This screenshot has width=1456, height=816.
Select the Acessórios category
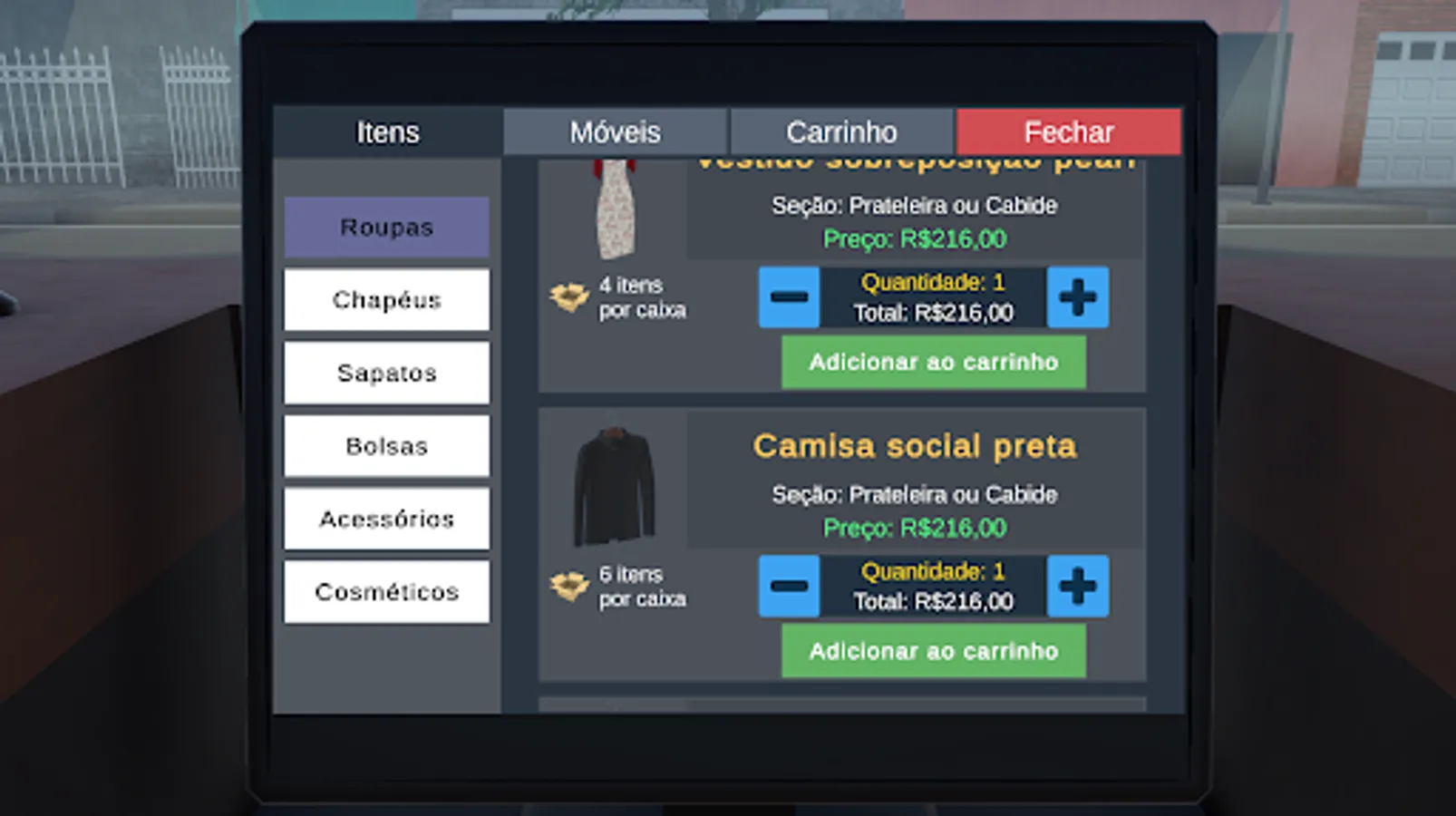(x=386, y=519)
